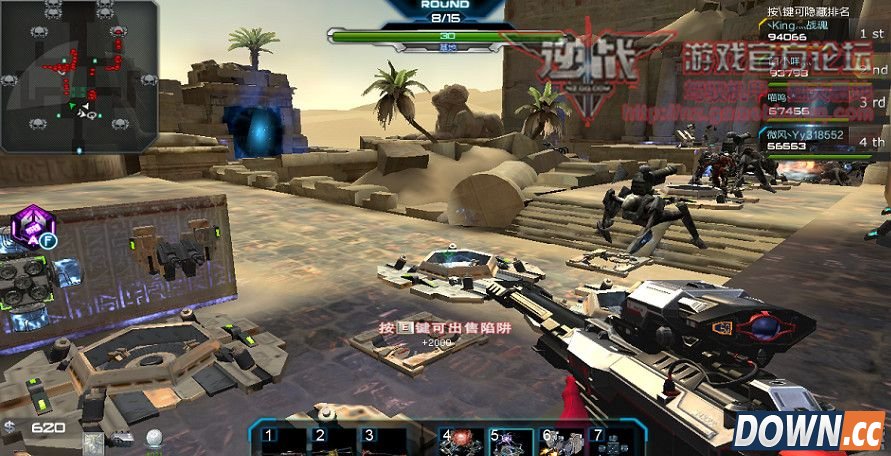Select weapon slot 1

(x=279, y=439)
